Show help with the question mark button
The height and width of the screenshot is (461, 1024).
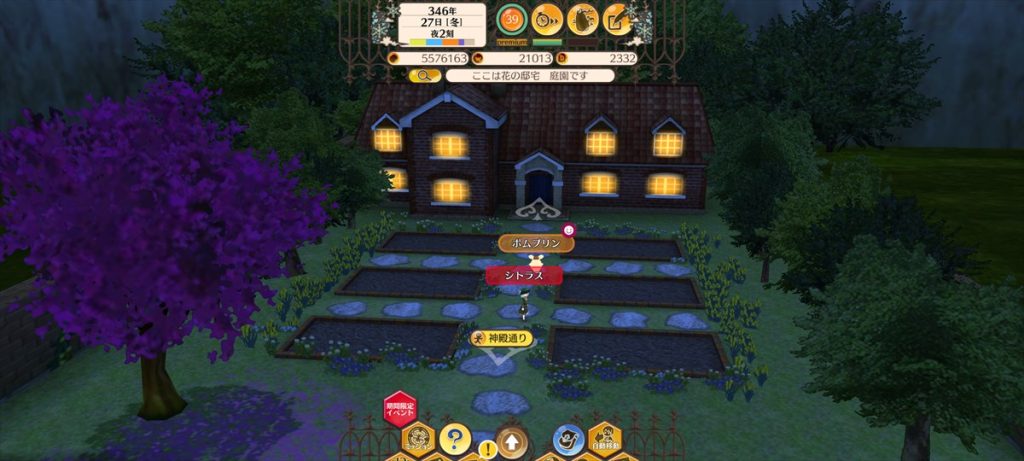(454, 438)
